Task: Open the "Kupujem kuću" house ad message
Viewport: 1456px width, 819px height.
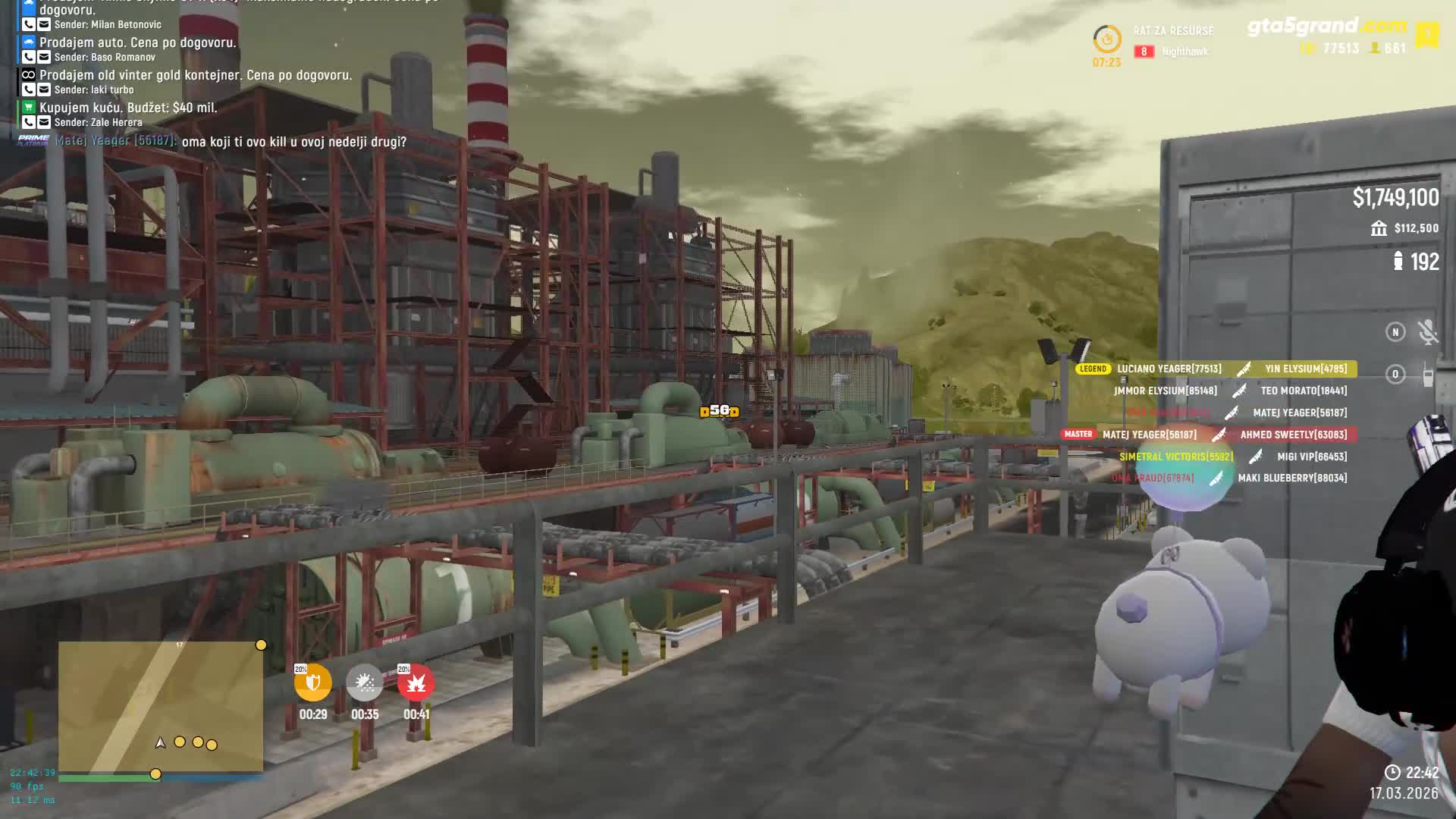Action: click(128, 108)
